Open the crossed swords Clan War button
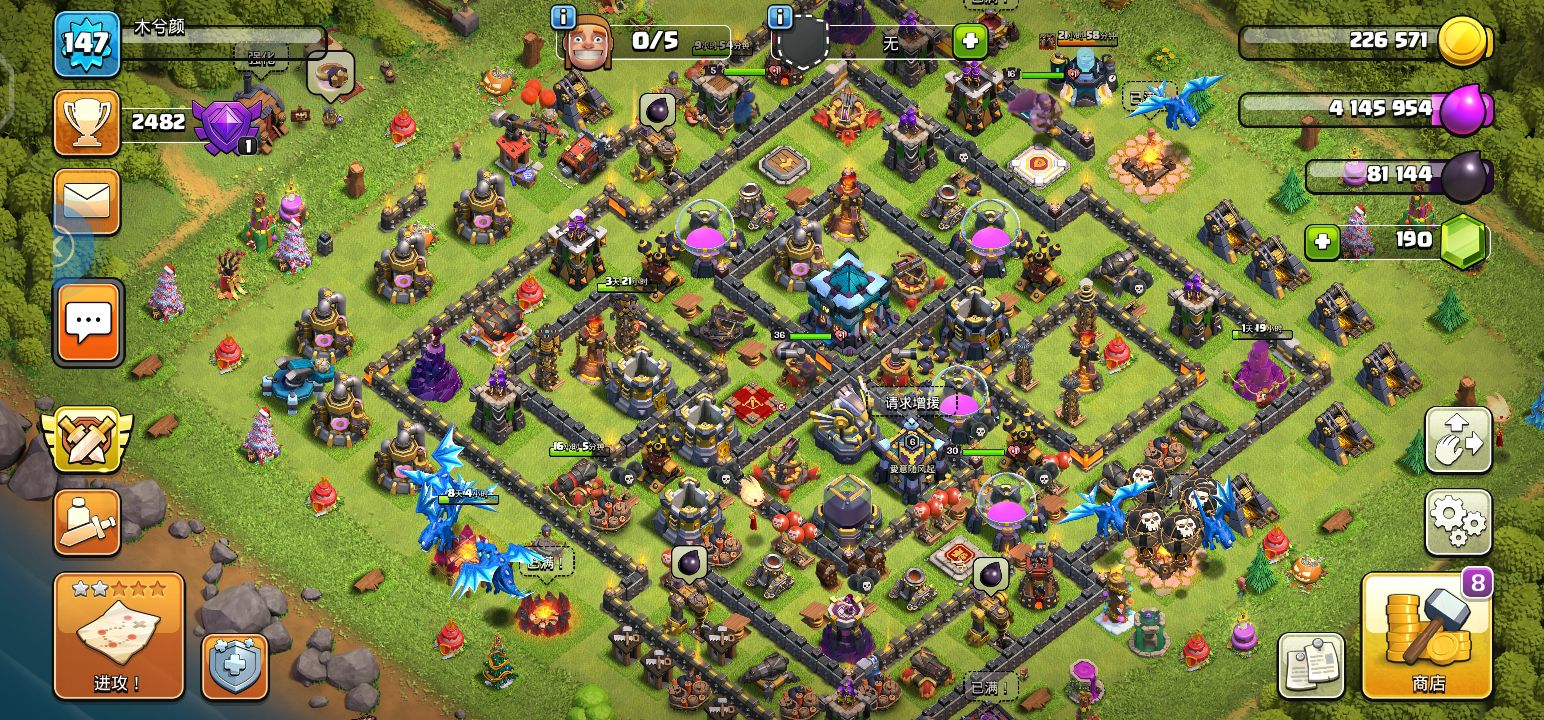The width and height of the screenshot is (1544, 720). point(86,439)
